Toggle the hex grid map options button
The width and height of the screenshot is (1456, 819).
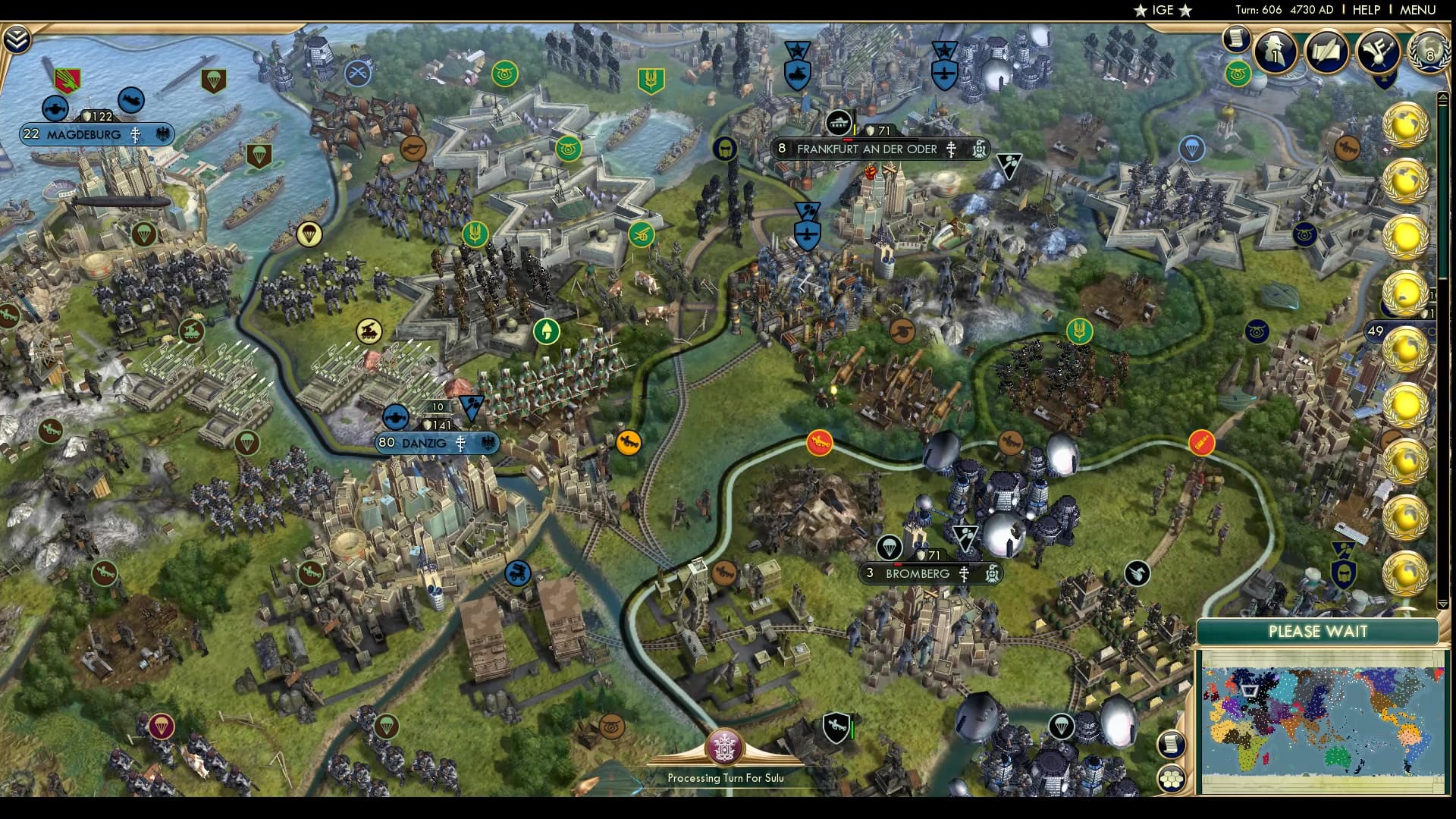(x=1172, y=779)
